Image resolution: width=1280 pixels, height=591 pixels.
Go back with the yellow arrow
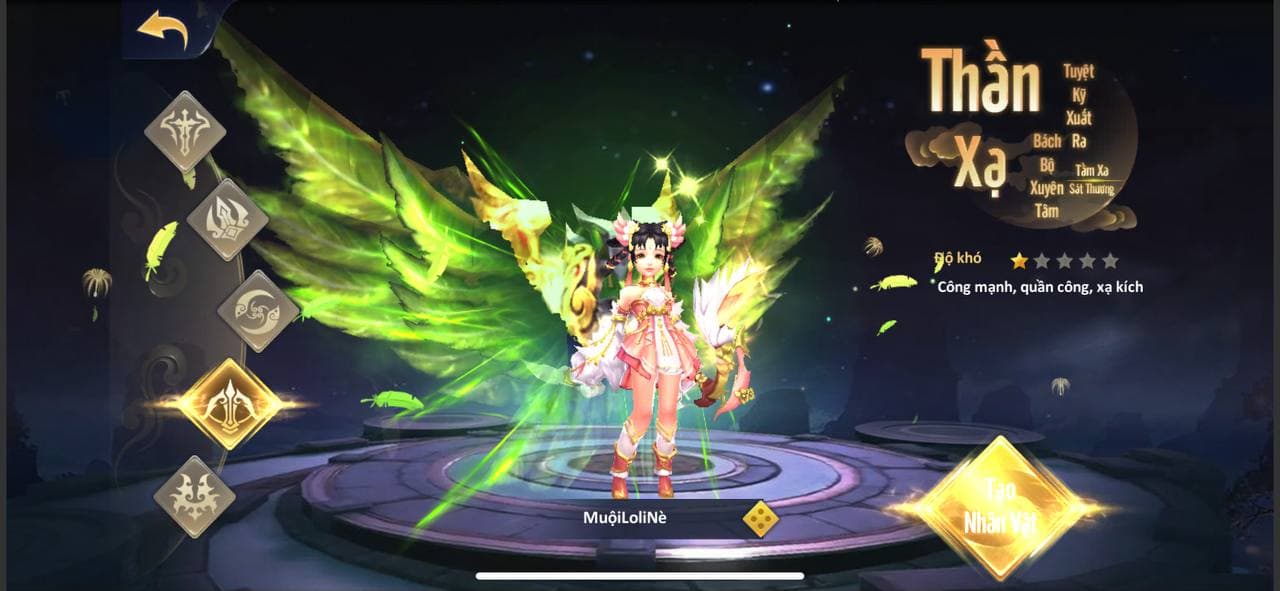(x=162, y=29)
